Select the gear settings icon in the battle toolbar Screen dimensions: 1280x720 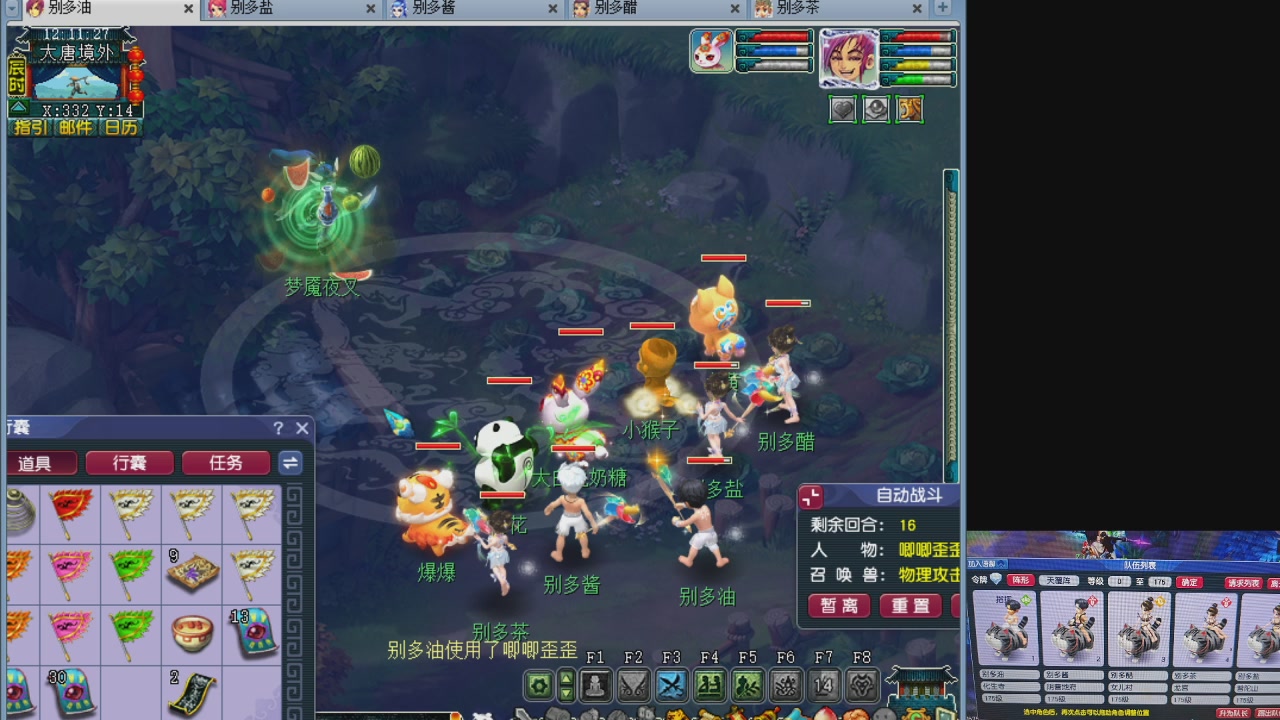(x=537, y=685)
